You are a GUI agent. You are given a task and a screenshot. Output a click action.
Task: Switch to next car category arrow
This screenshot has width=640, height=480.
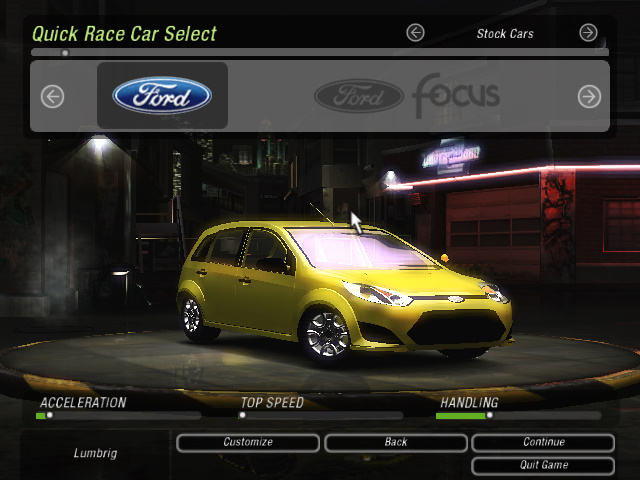[x=589, y=33]
